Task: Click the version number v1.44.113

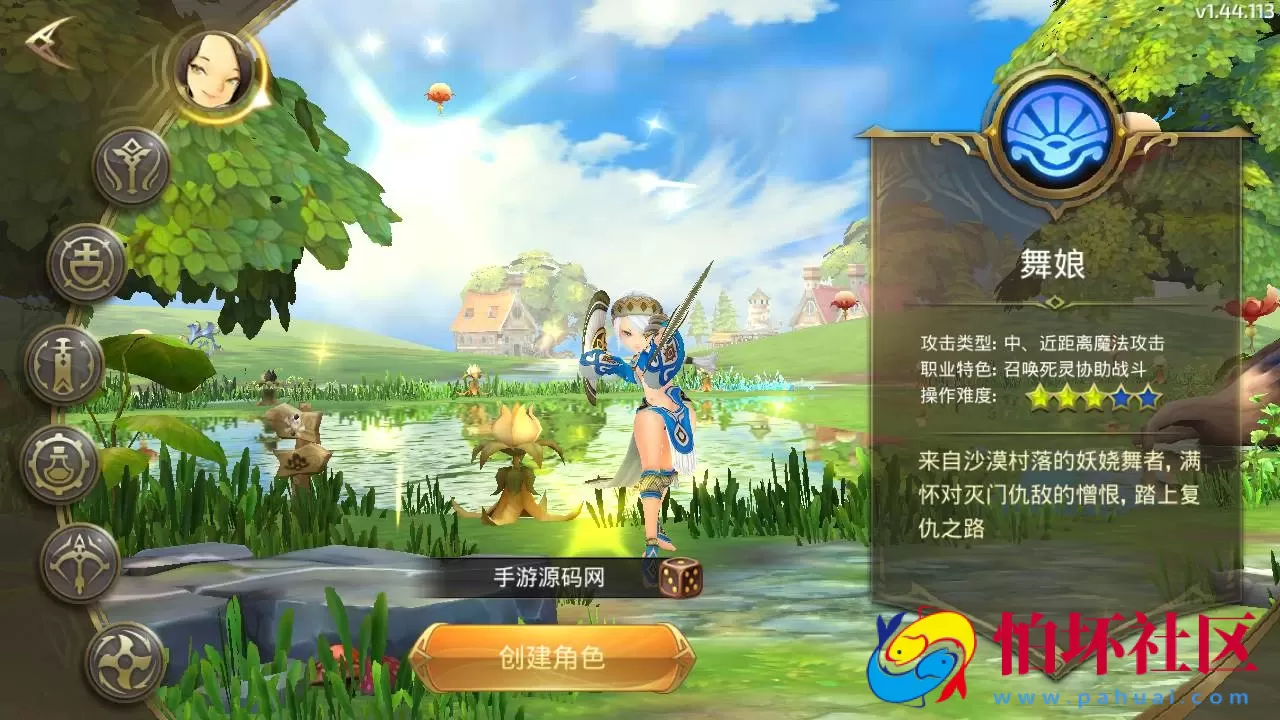Action: pos(1235,10)
